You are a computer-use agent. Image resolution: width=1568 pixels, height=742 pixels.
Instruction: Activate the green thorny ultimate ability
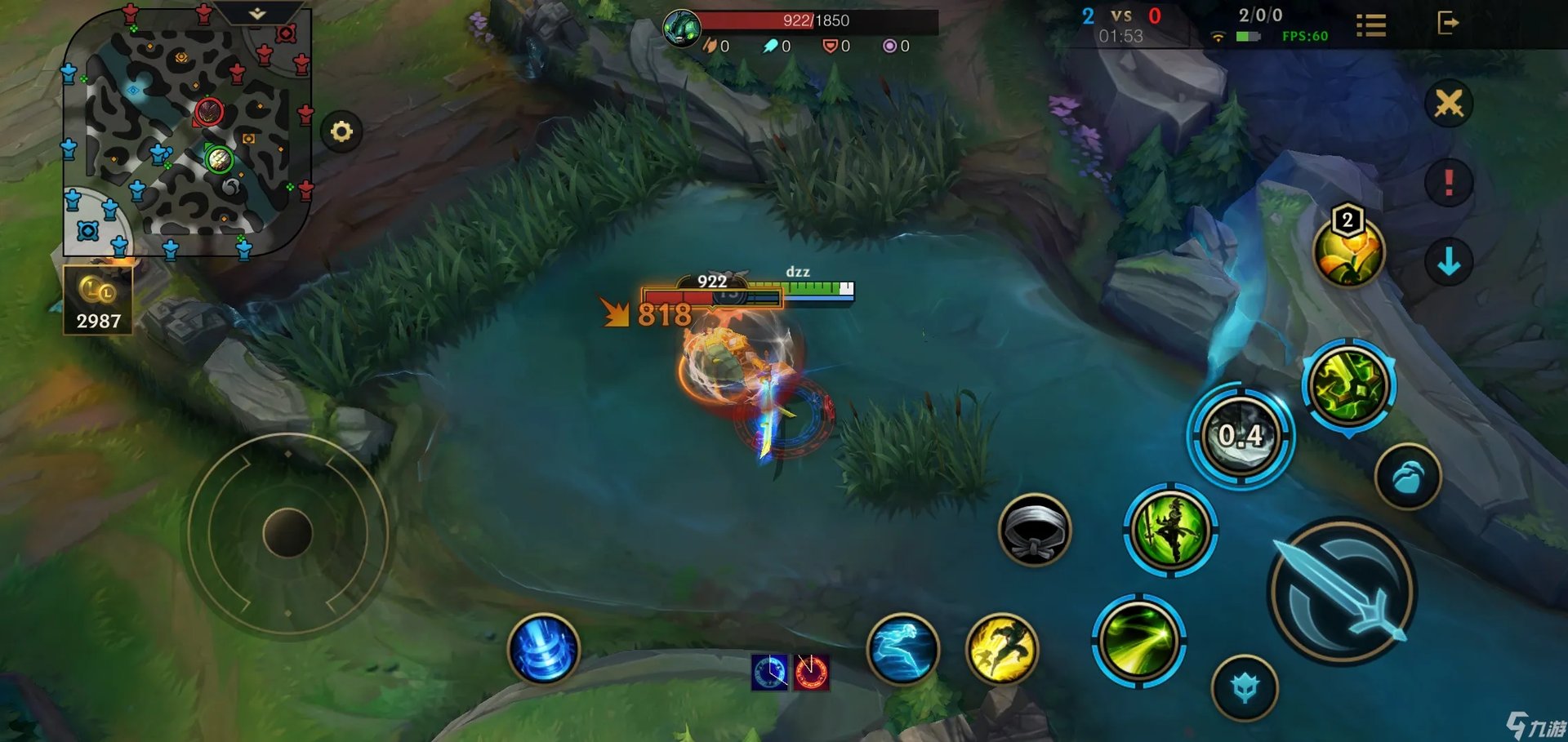coord(1348,385)
